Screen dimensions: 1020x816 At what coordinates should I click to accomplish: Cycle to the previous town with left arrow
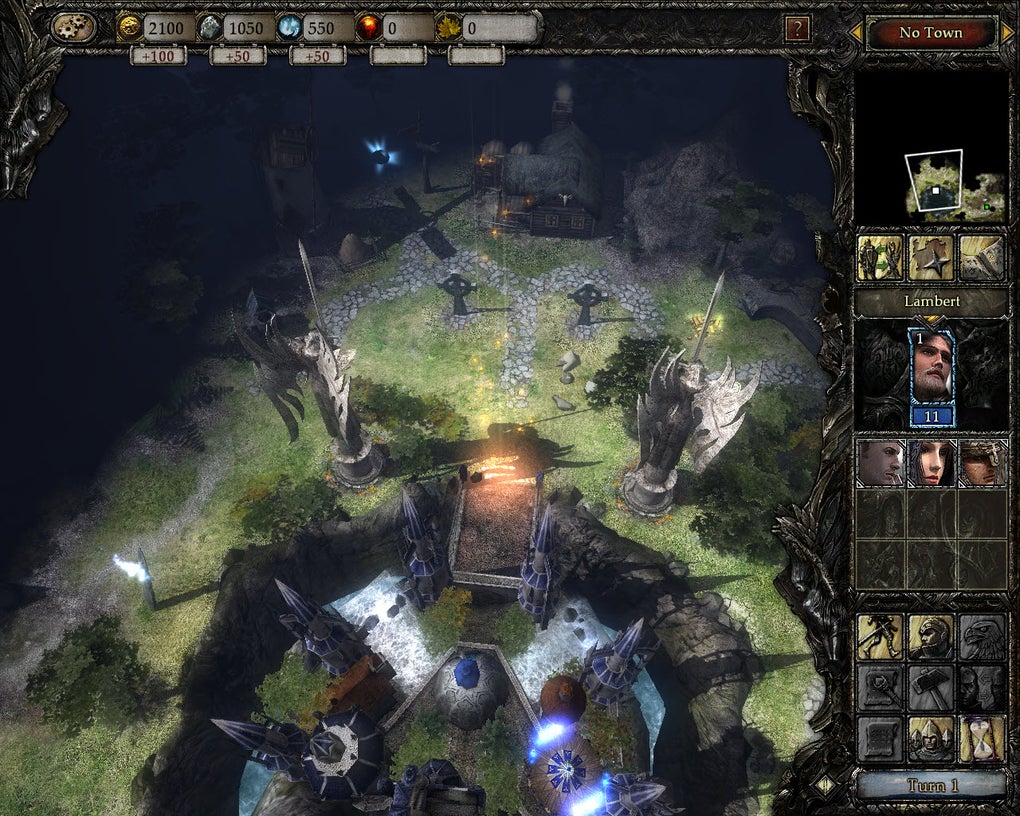(856, 33)
